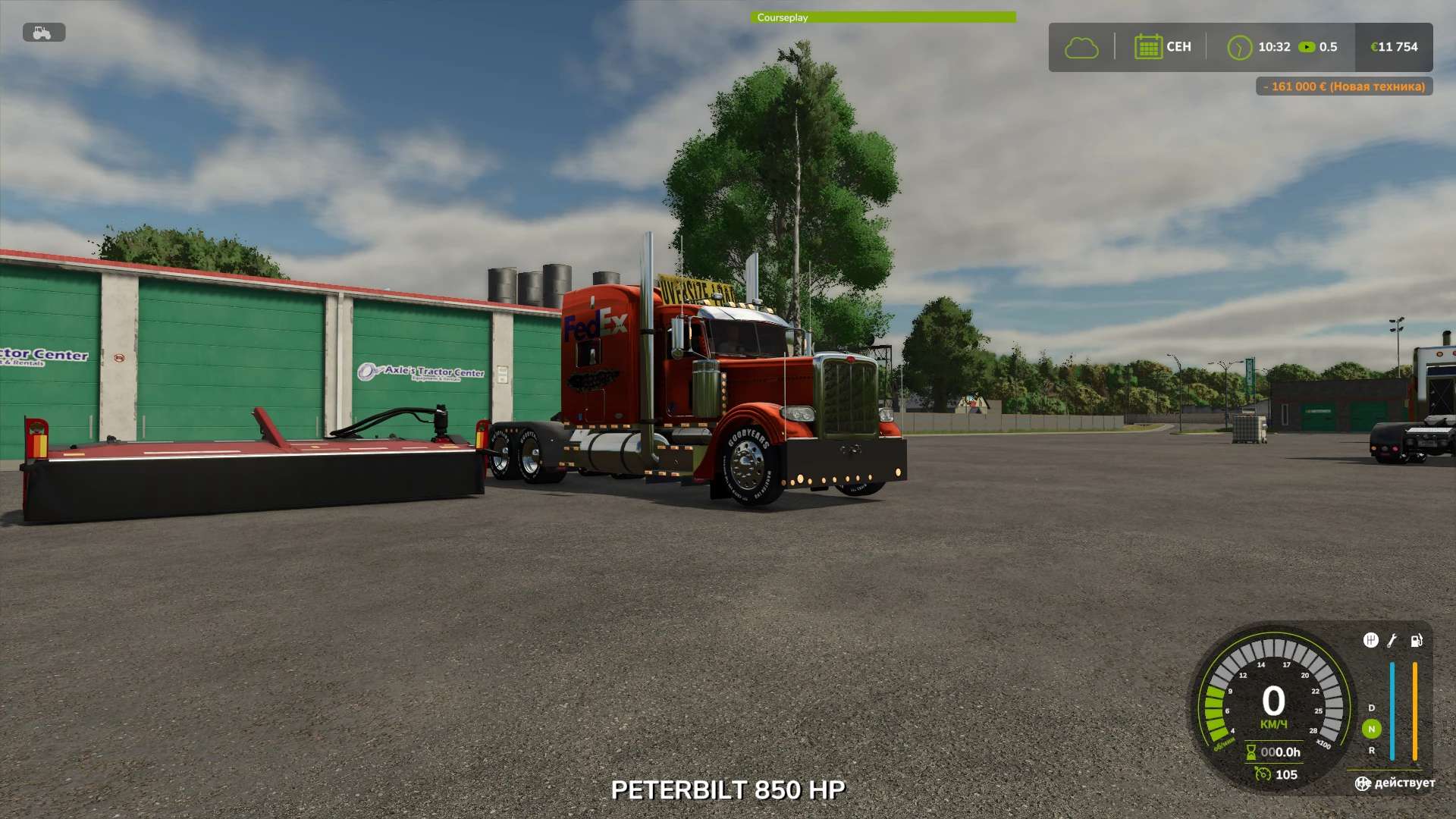Click the clock icon in the HUD
This screenshot has width=1456, height=819.
point(1241,47)
